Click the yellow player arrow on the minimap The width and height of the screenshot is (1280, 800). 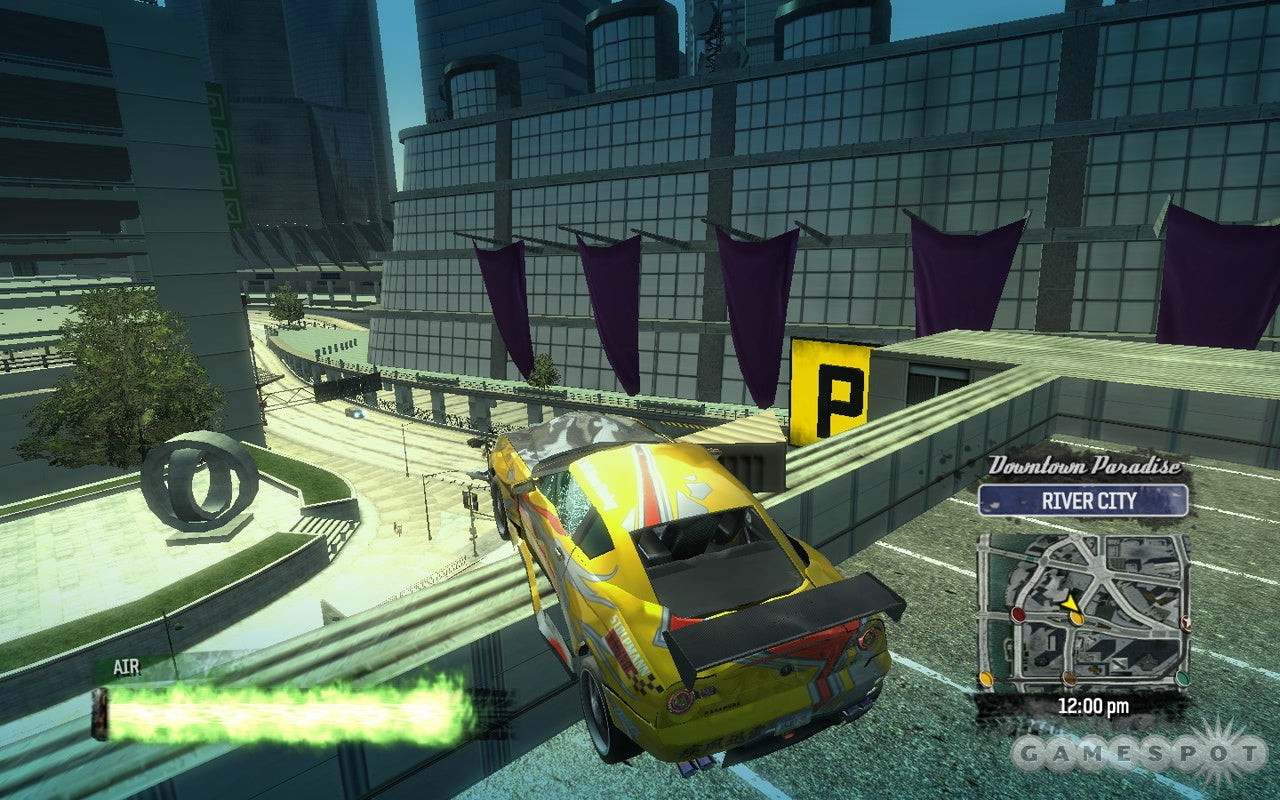coord(1070,603)
